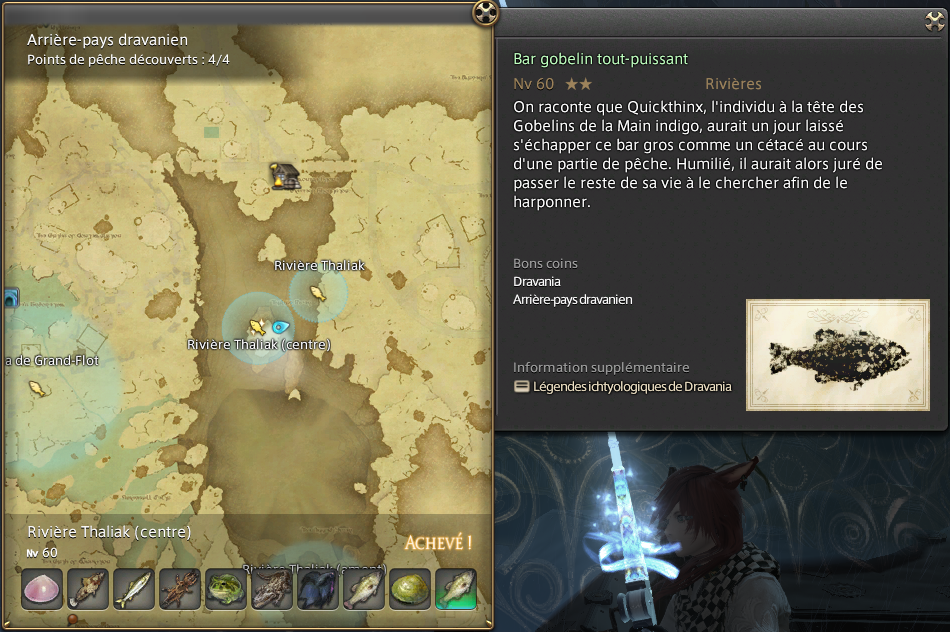Pick the green frog slot
The height and width of the screenshot is (632, 950).
[226, 590]
